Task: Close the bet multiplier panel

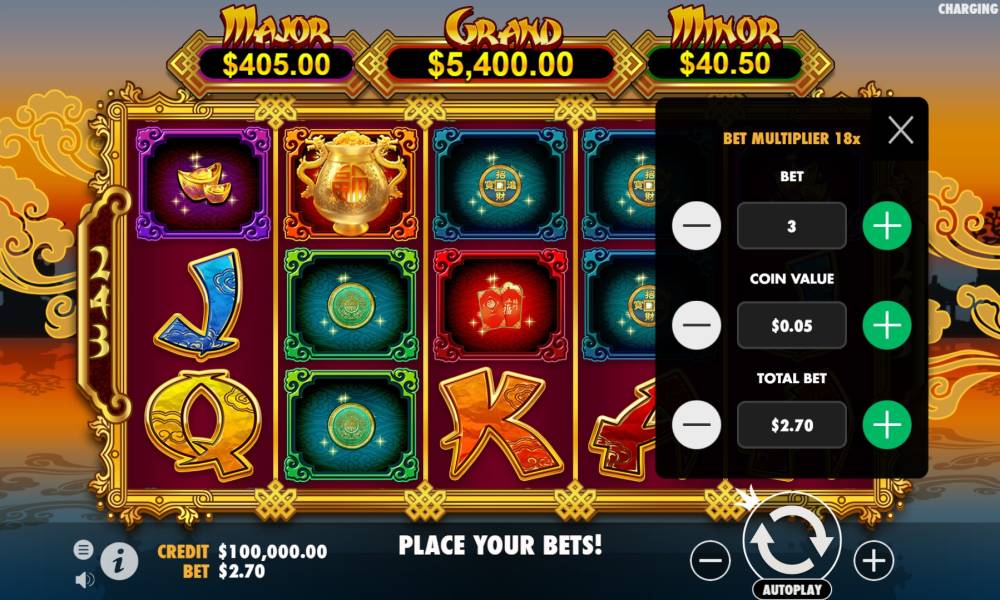Action: pos(900,130)
